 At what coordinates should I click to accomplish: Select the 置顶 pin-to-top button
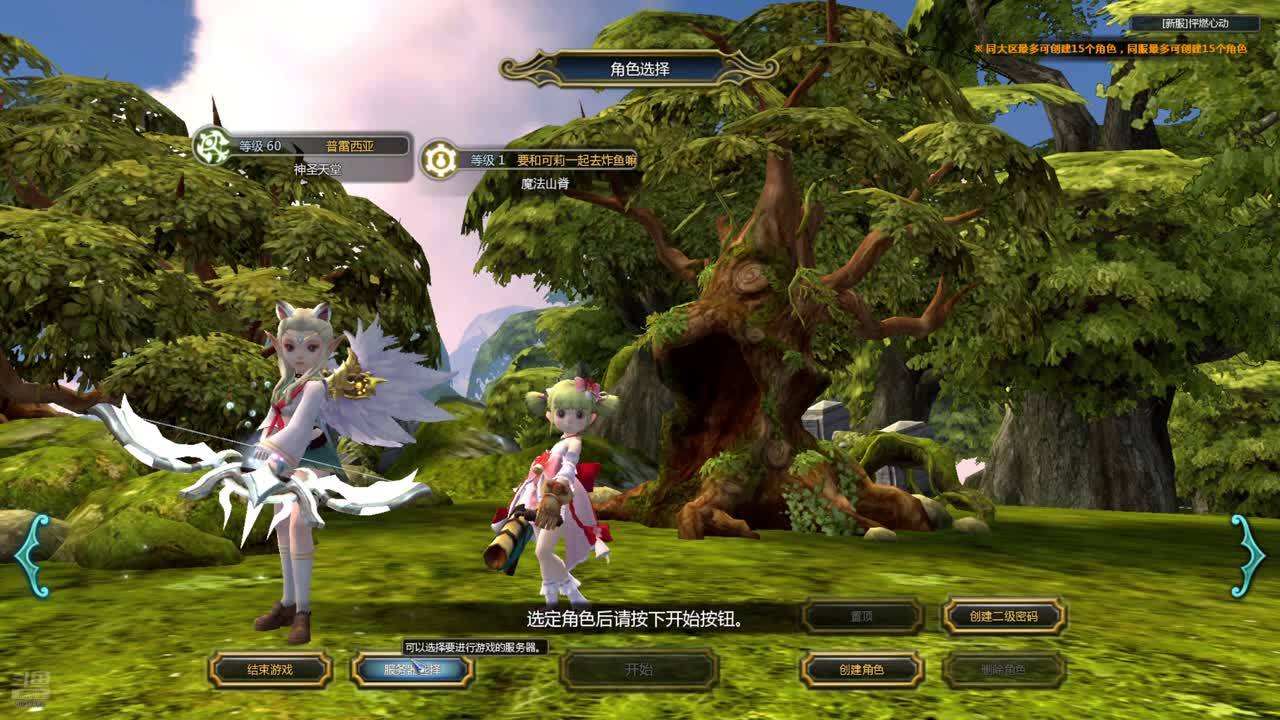862,617
